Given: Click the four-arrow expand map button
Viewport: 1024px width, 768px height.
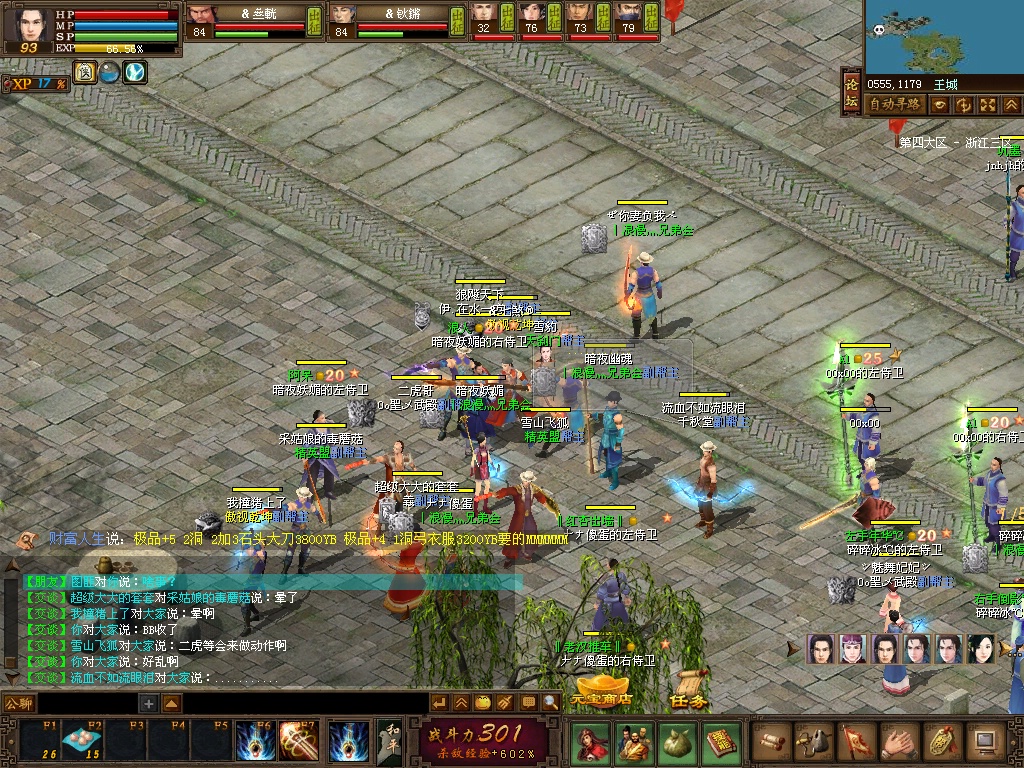Looking at the screenshot, I should [988, 104].
